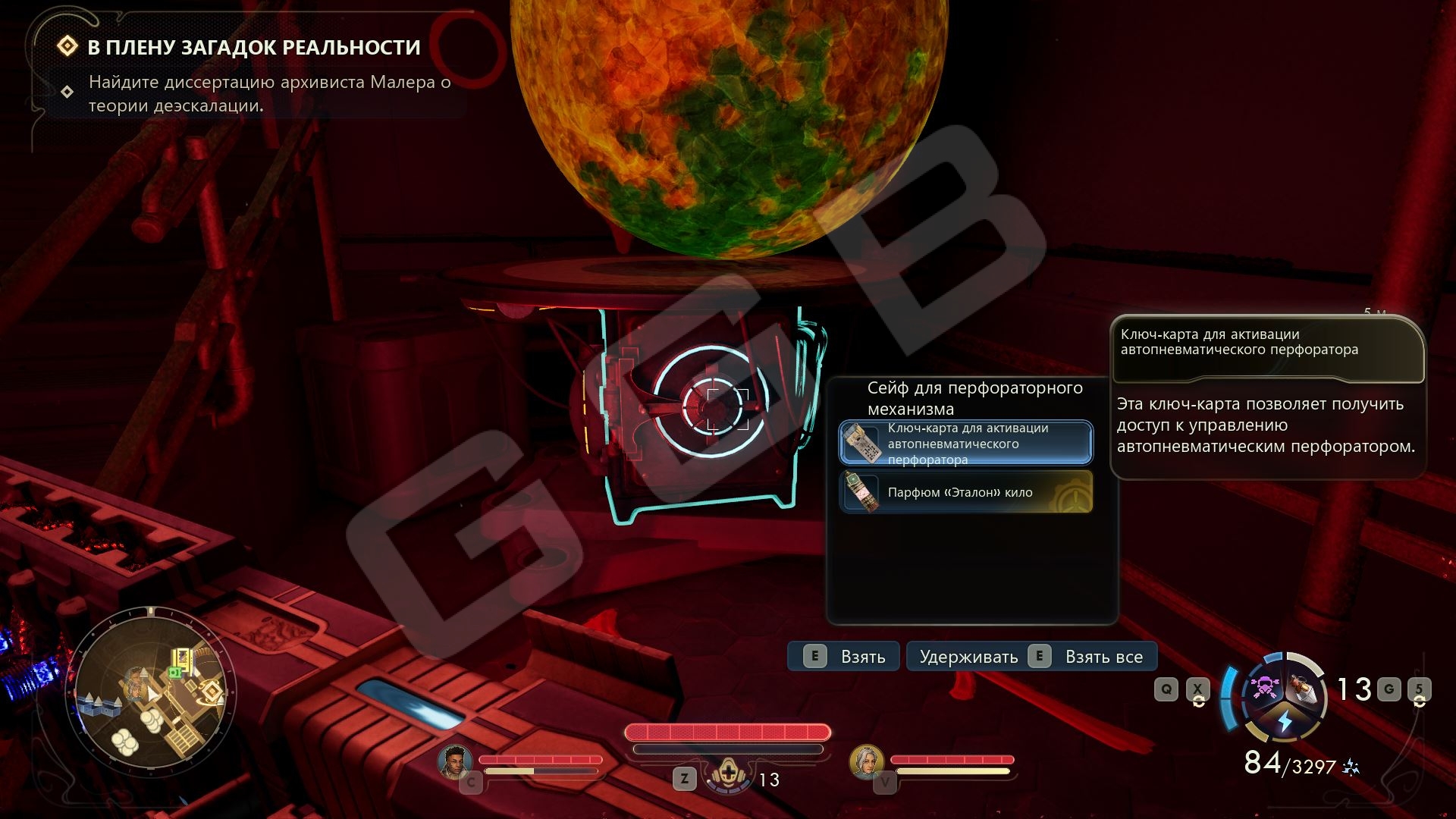Screen dimensions: 1456x819
Task: Click the lightning bolt ability icon
Action: click(1285, 721)
